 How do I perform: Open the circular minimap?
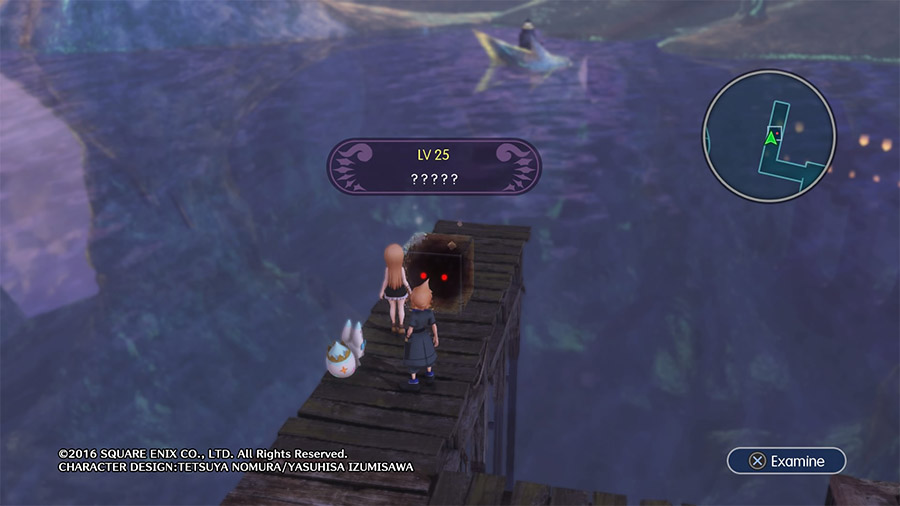click(x=769, y=136)
